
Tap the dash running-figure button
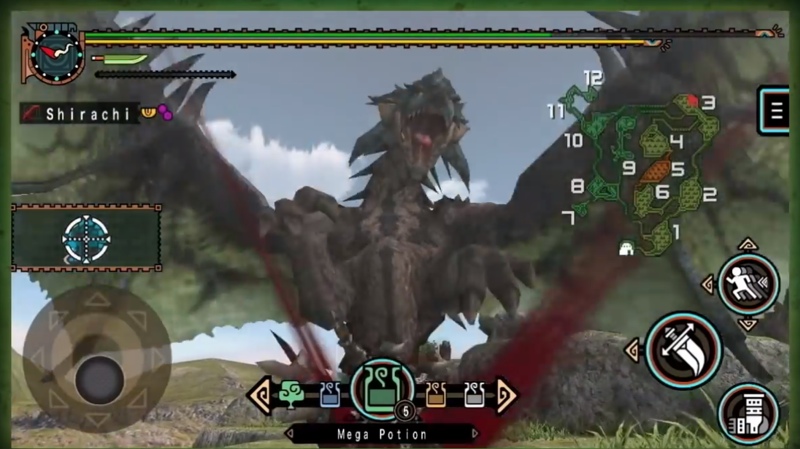tap(748, 284)
